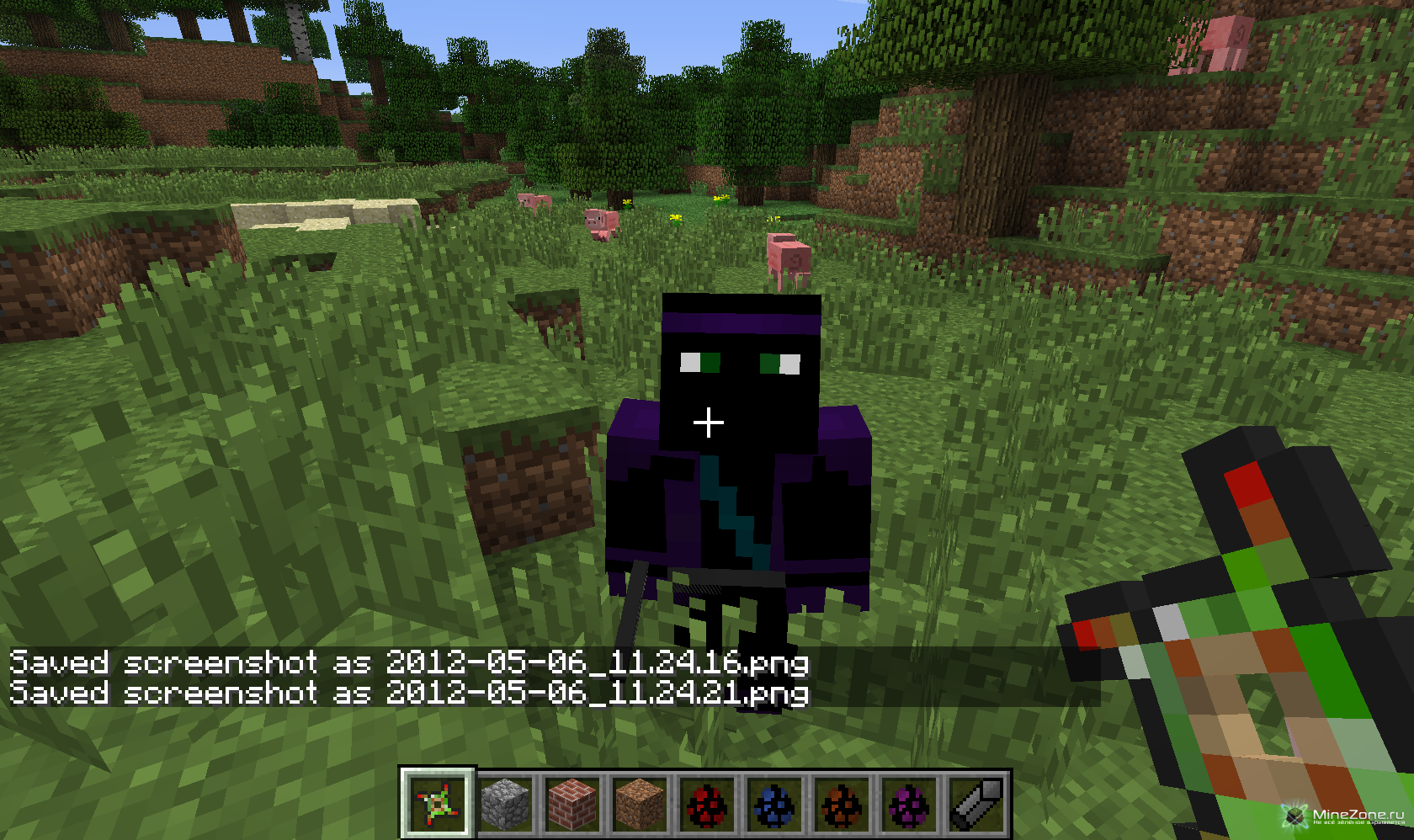Select the gray metal rod slot
1414x840 pixels.
click(x=976, y=803)
